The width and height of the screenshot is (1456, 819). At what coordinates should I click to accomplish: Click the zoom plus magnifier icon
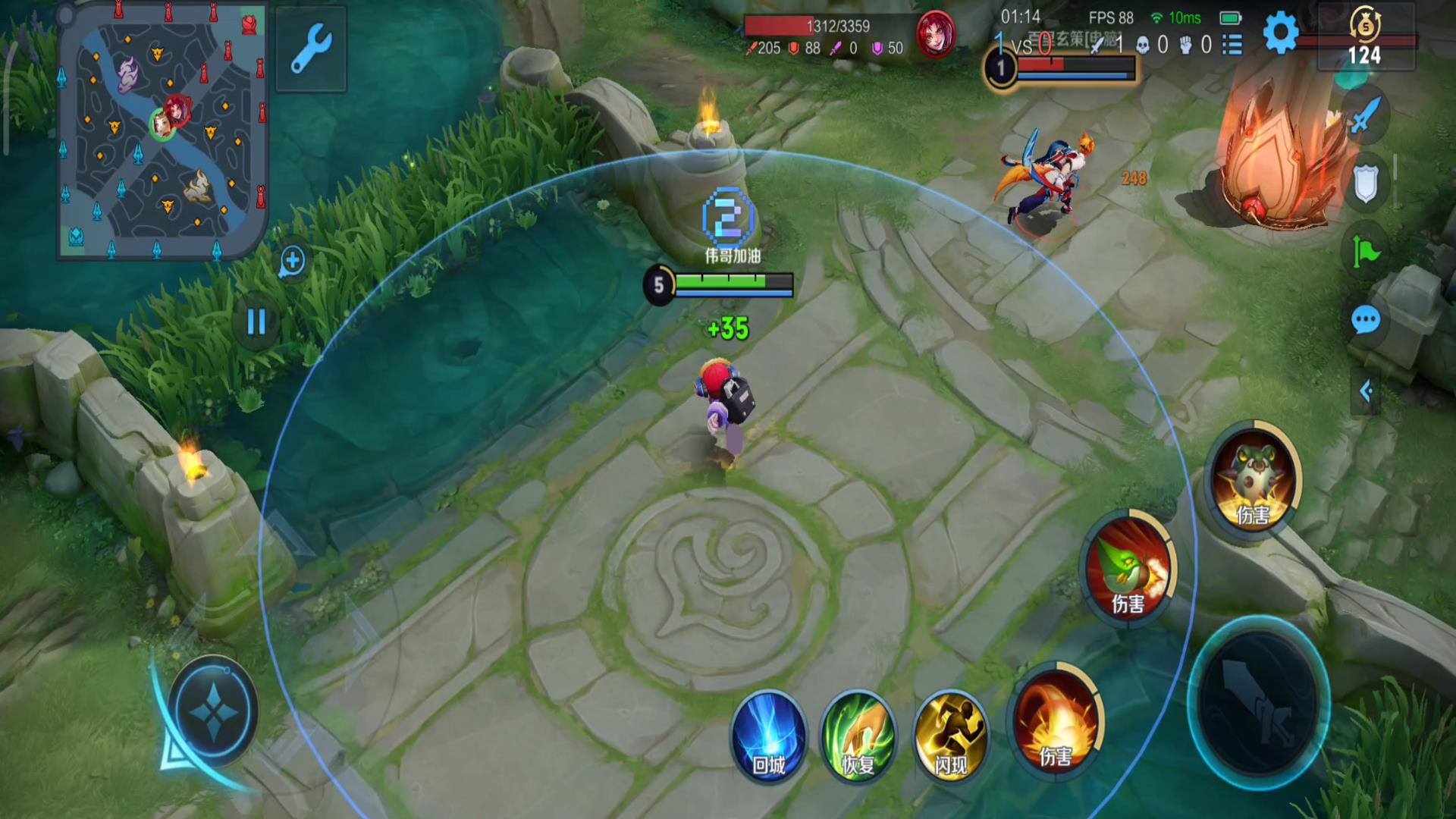(292, 262)
